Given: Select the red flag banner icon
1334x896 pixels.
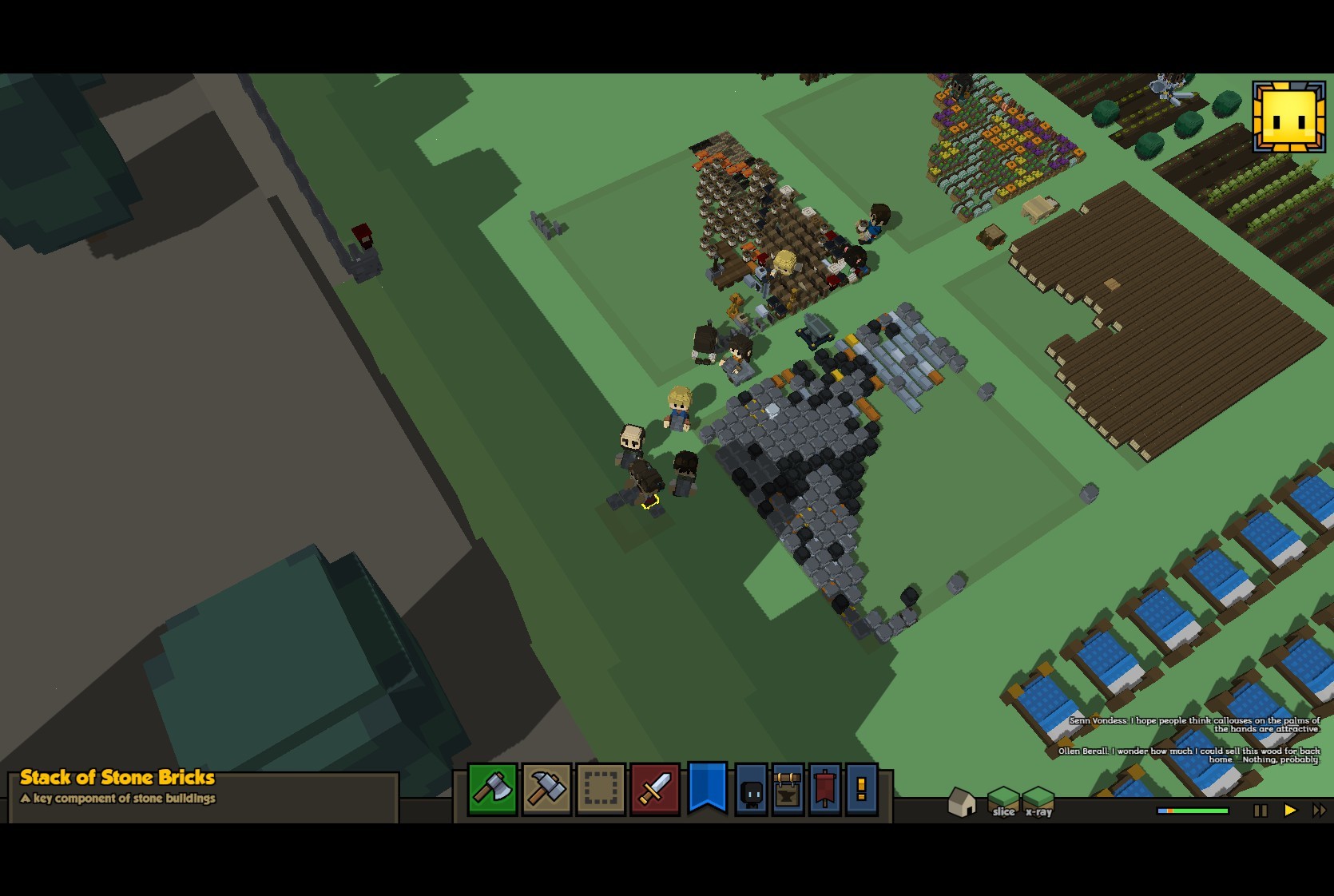Looking at the screenshot, I should point(825,790).
